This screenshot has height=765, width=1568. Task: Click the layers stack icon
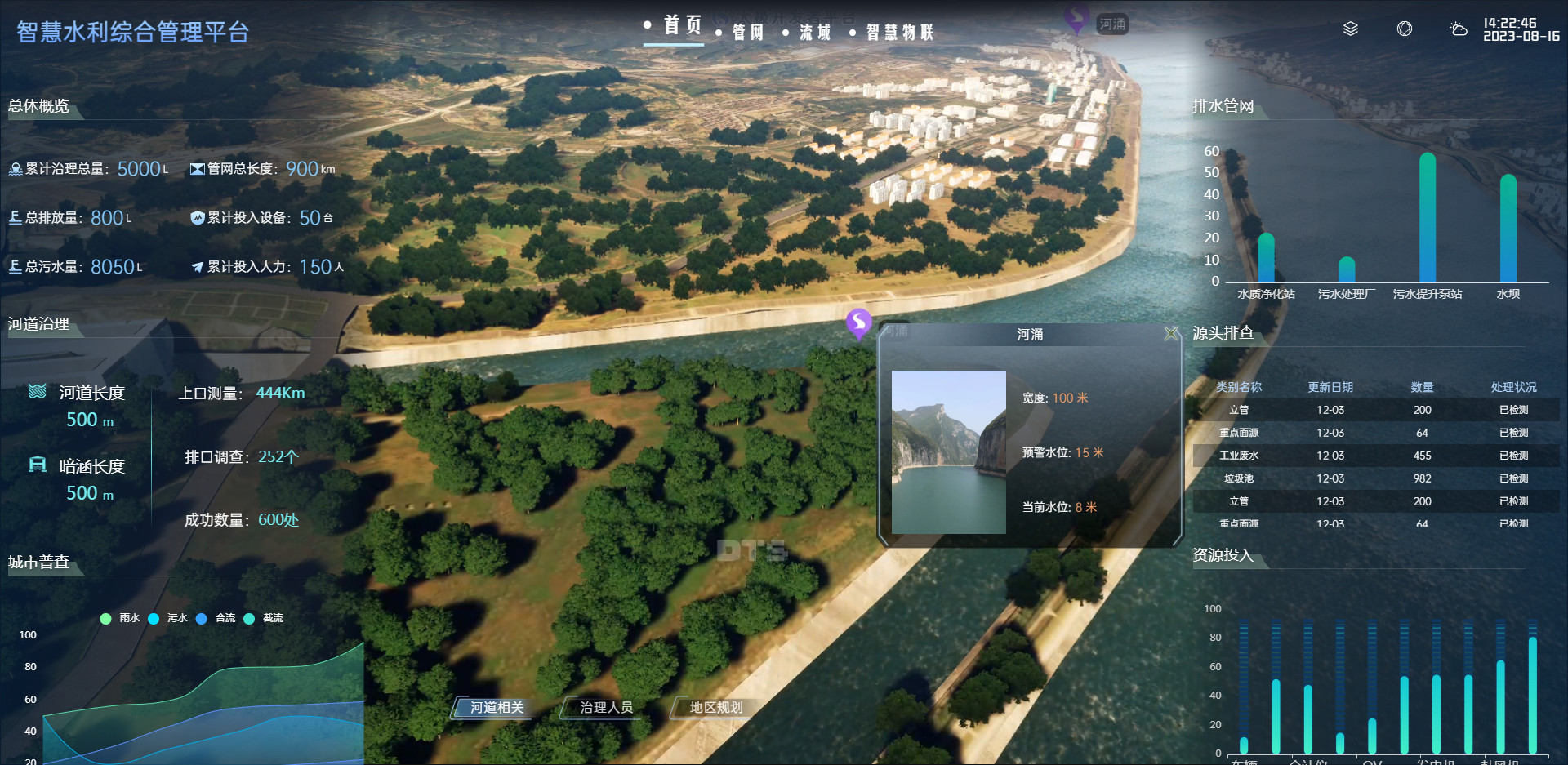pyautogui.click(x=1351, y=29)
